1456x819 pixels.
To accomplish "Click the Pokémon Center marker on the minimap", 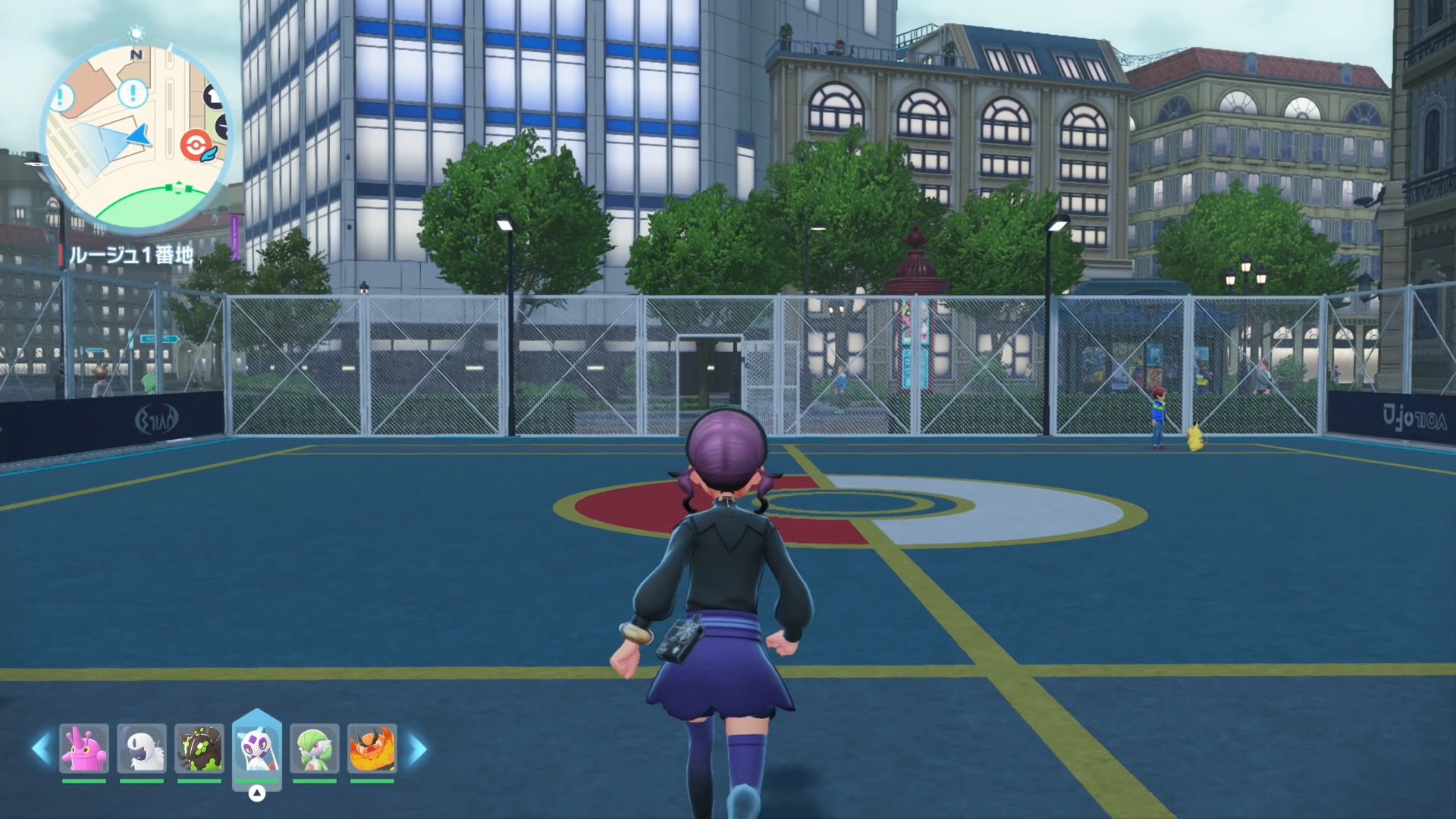I will (195, 145).
